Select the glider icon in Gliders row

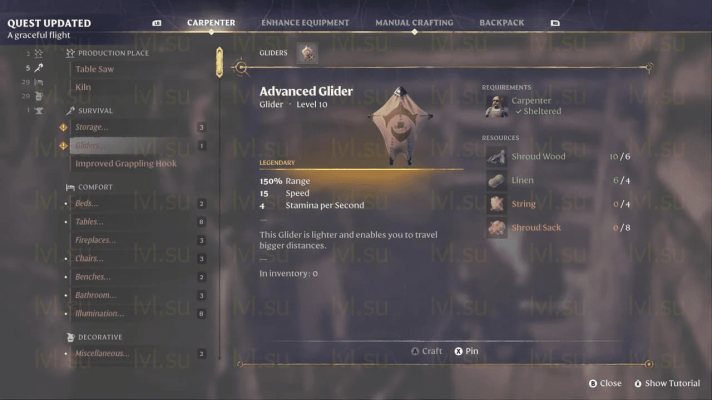pyautogui.click(x=307, y=53)
